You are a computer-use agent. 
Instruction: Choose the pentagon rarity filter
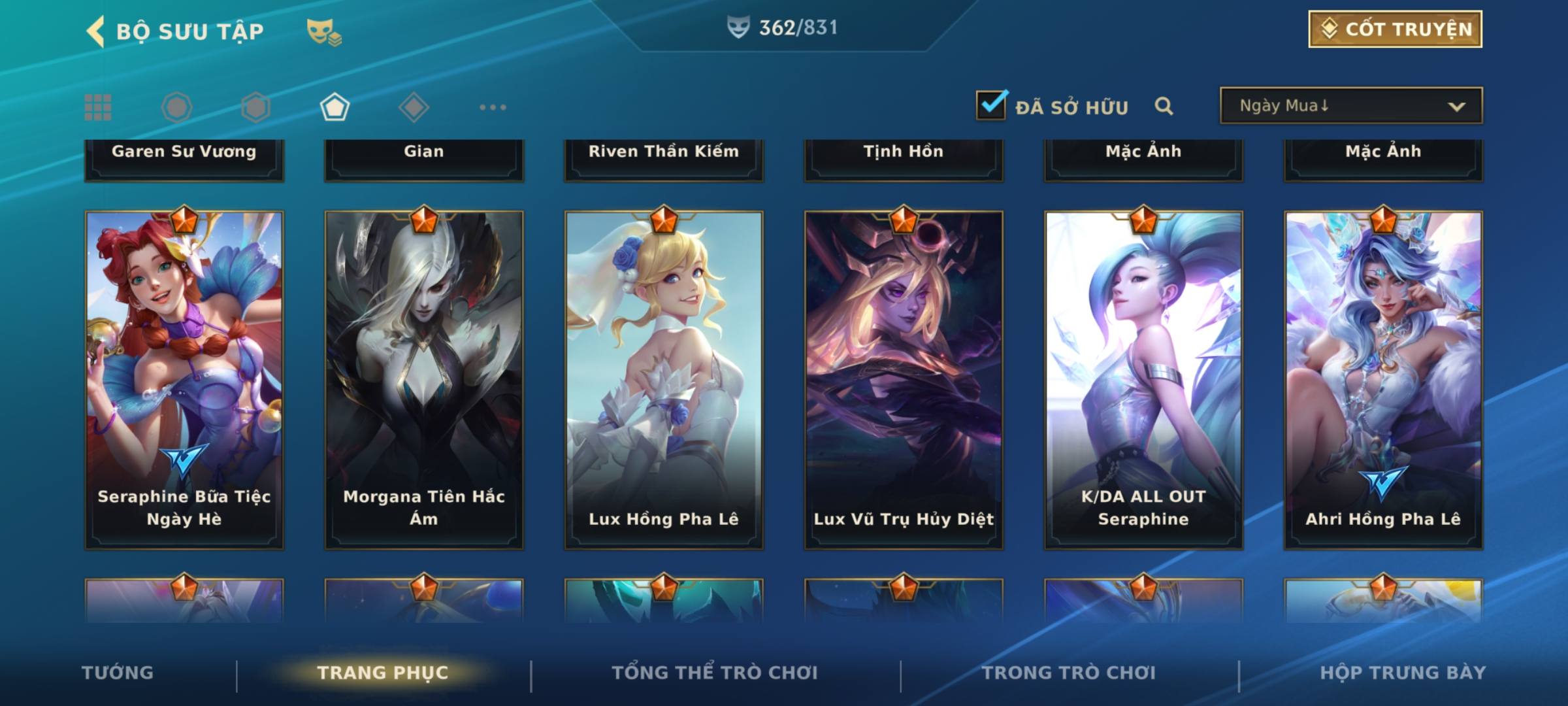[335, 107]
